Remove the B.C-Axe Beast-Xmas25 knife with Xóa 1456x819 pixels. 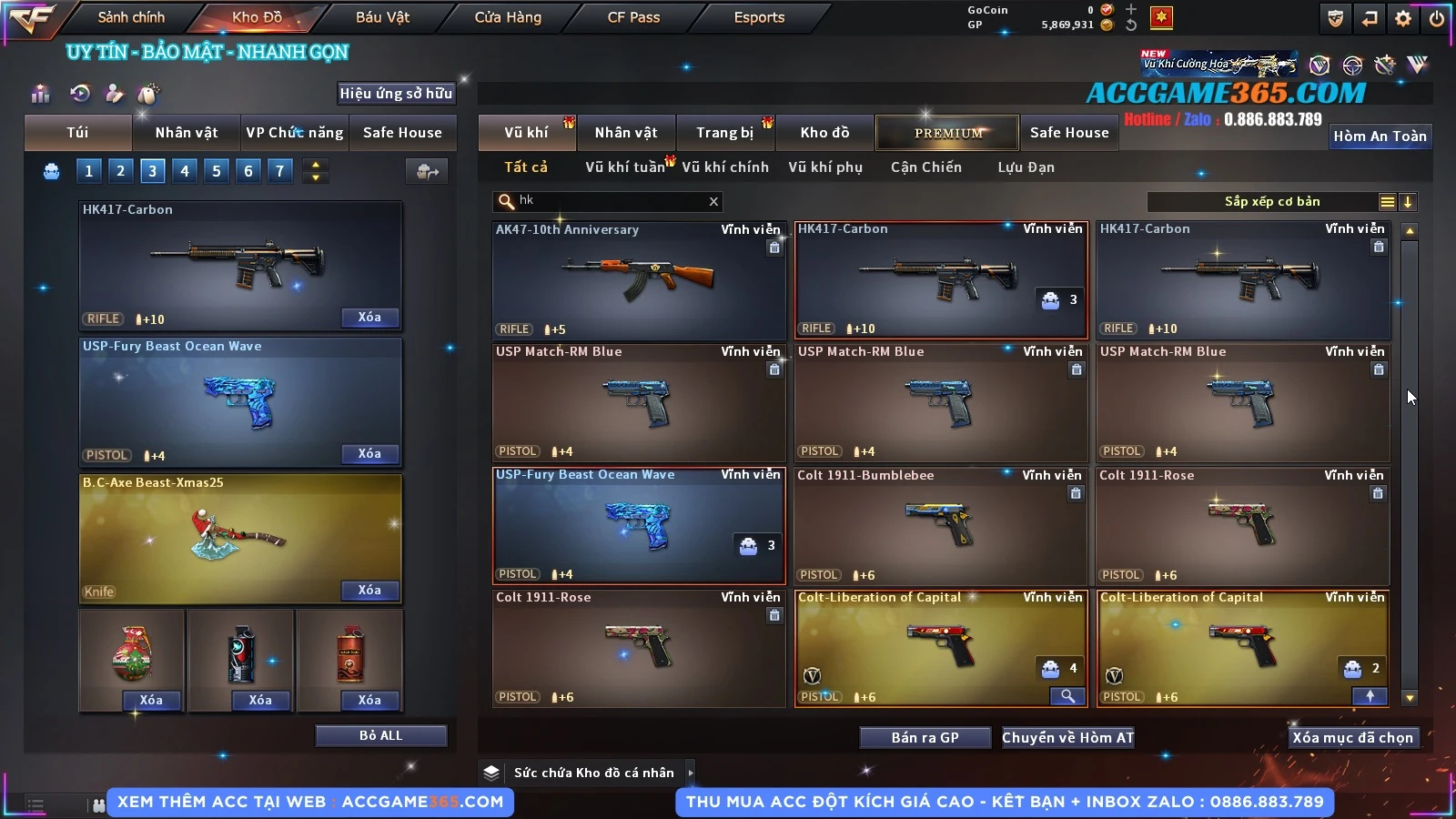pos(369,591)
